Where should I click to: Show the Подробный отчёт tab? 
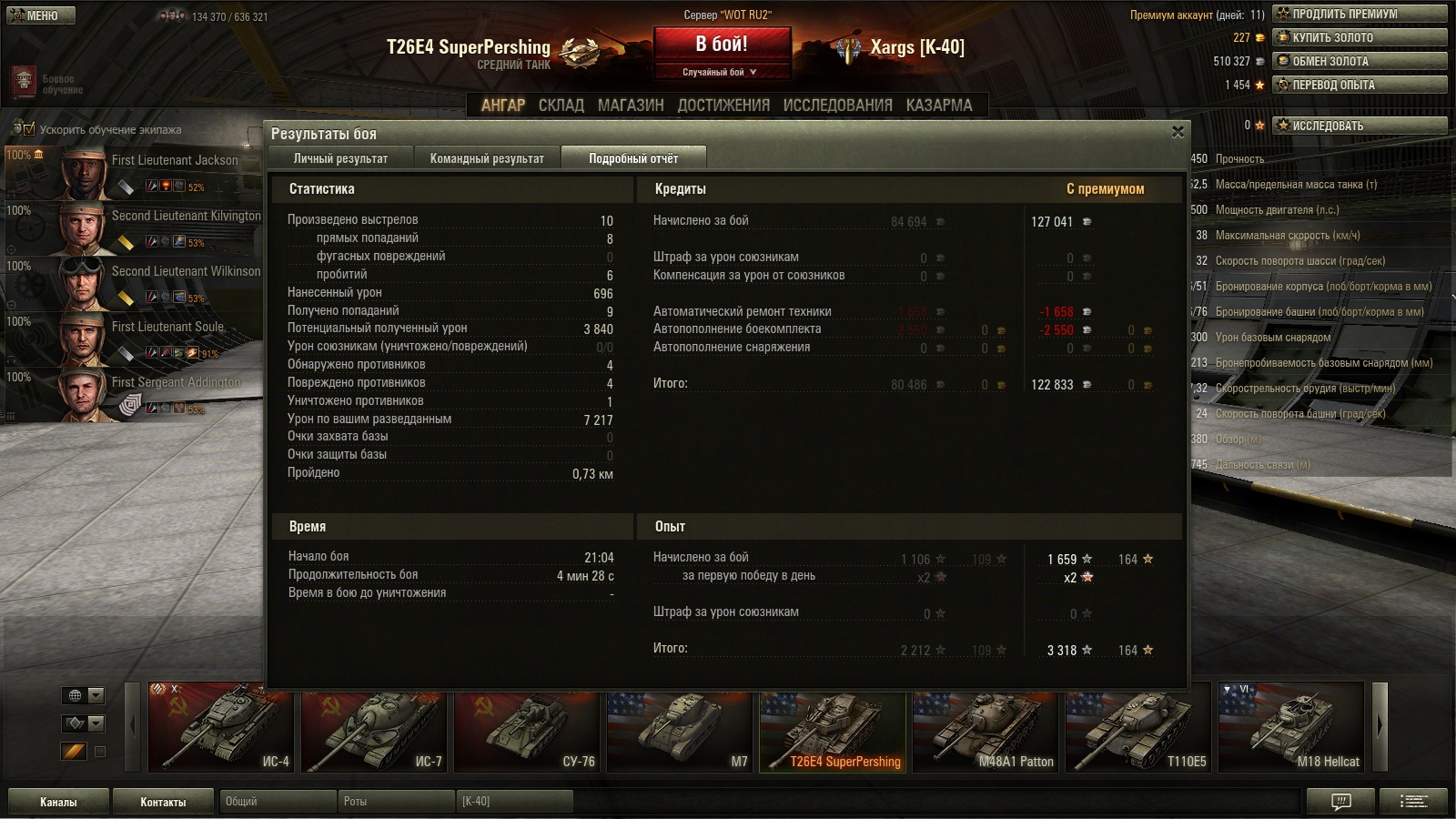click(x=633, y=158)
